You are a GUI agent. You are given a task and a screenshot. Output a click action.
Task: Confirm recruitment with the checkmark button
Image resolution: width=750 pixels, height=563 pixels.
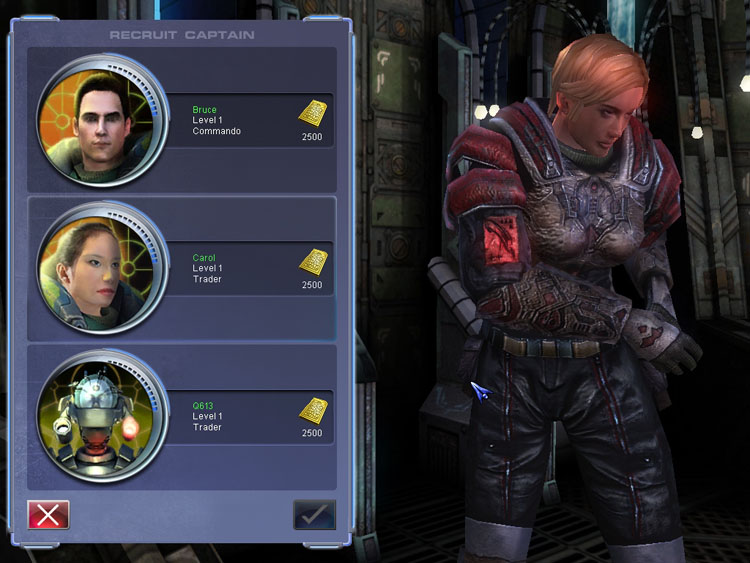(314, 514)
